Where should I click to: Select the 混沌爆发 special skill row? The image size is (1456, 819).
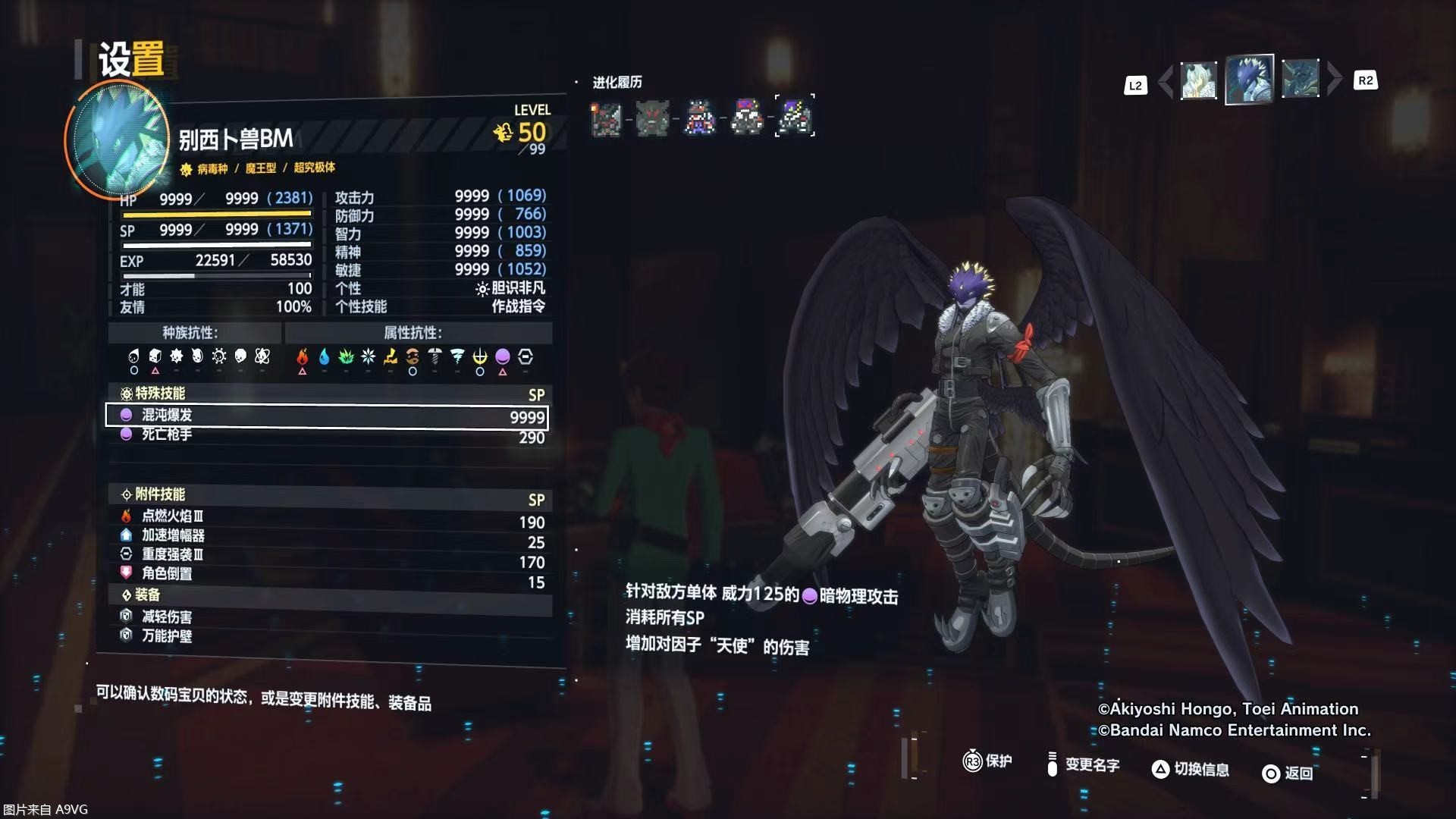326,416
